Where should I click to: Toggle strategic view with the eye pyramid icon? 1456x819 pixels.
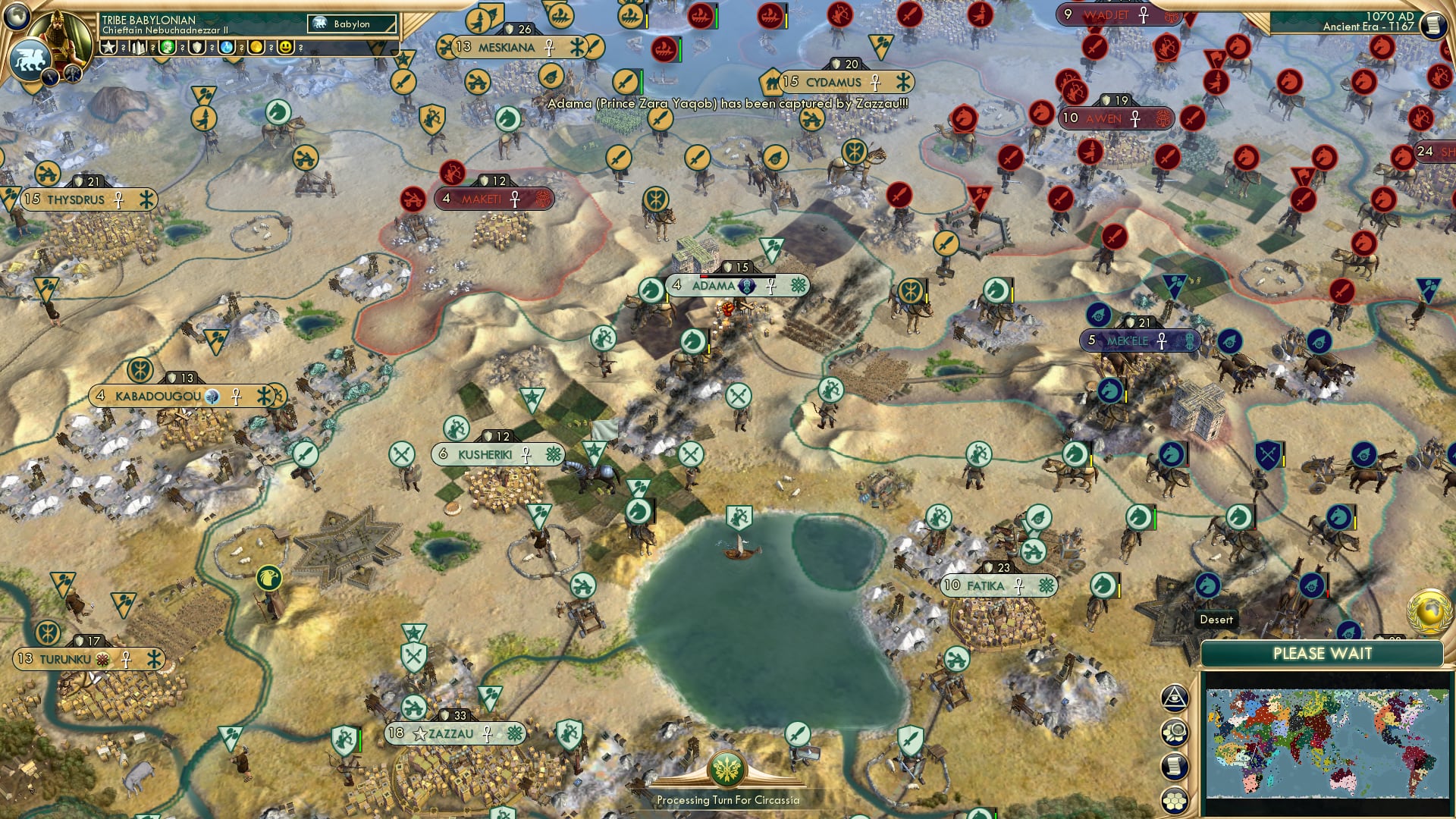1174,698
